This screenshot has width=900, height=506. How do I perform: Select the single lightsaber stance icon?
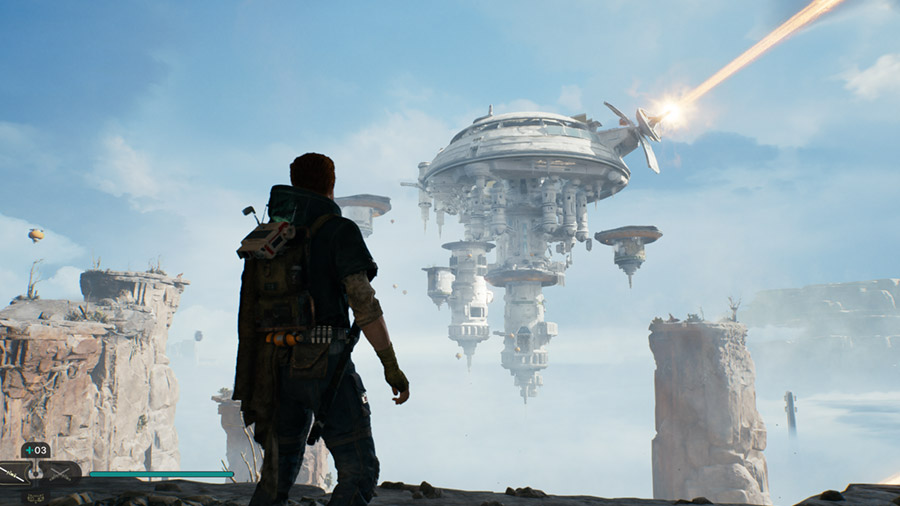click(13, 473)
